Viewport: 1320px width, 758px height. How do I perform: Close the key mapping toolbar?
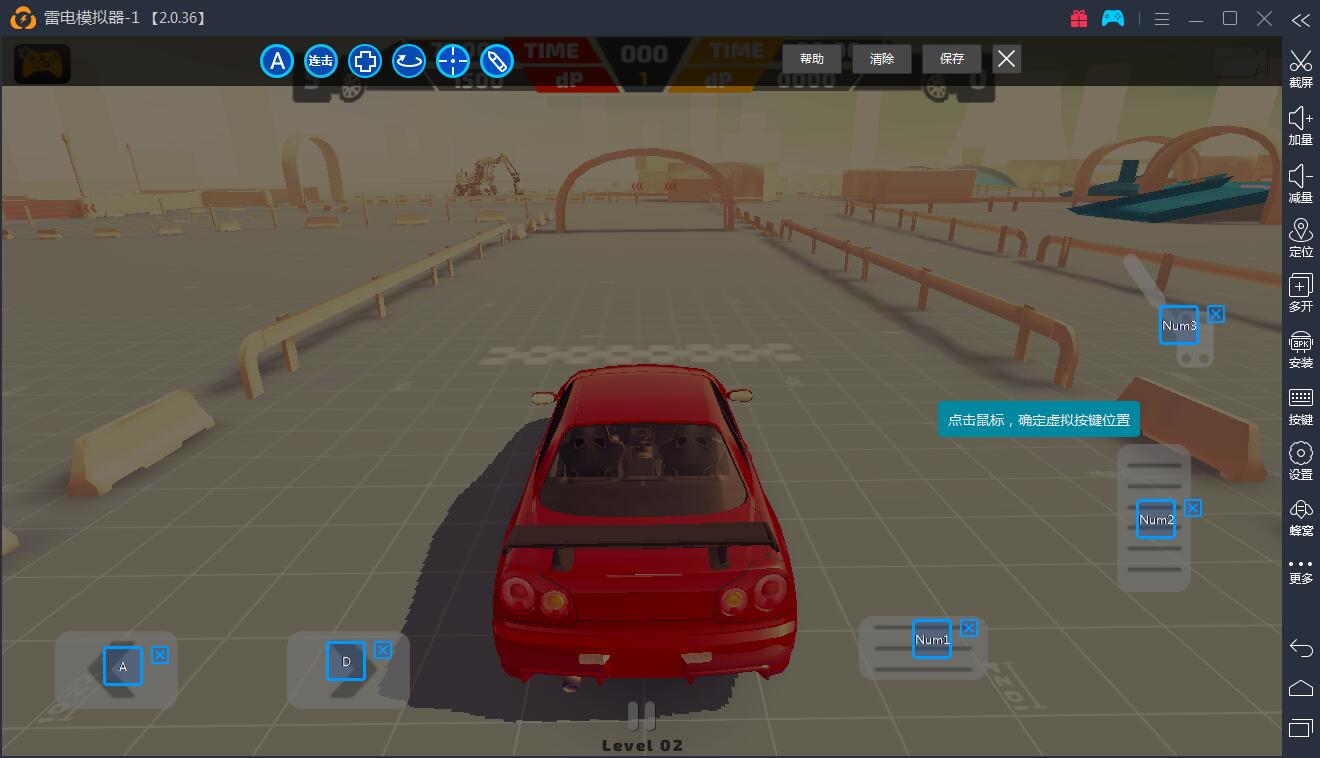pyautogui.click(x=1006, y=59)
